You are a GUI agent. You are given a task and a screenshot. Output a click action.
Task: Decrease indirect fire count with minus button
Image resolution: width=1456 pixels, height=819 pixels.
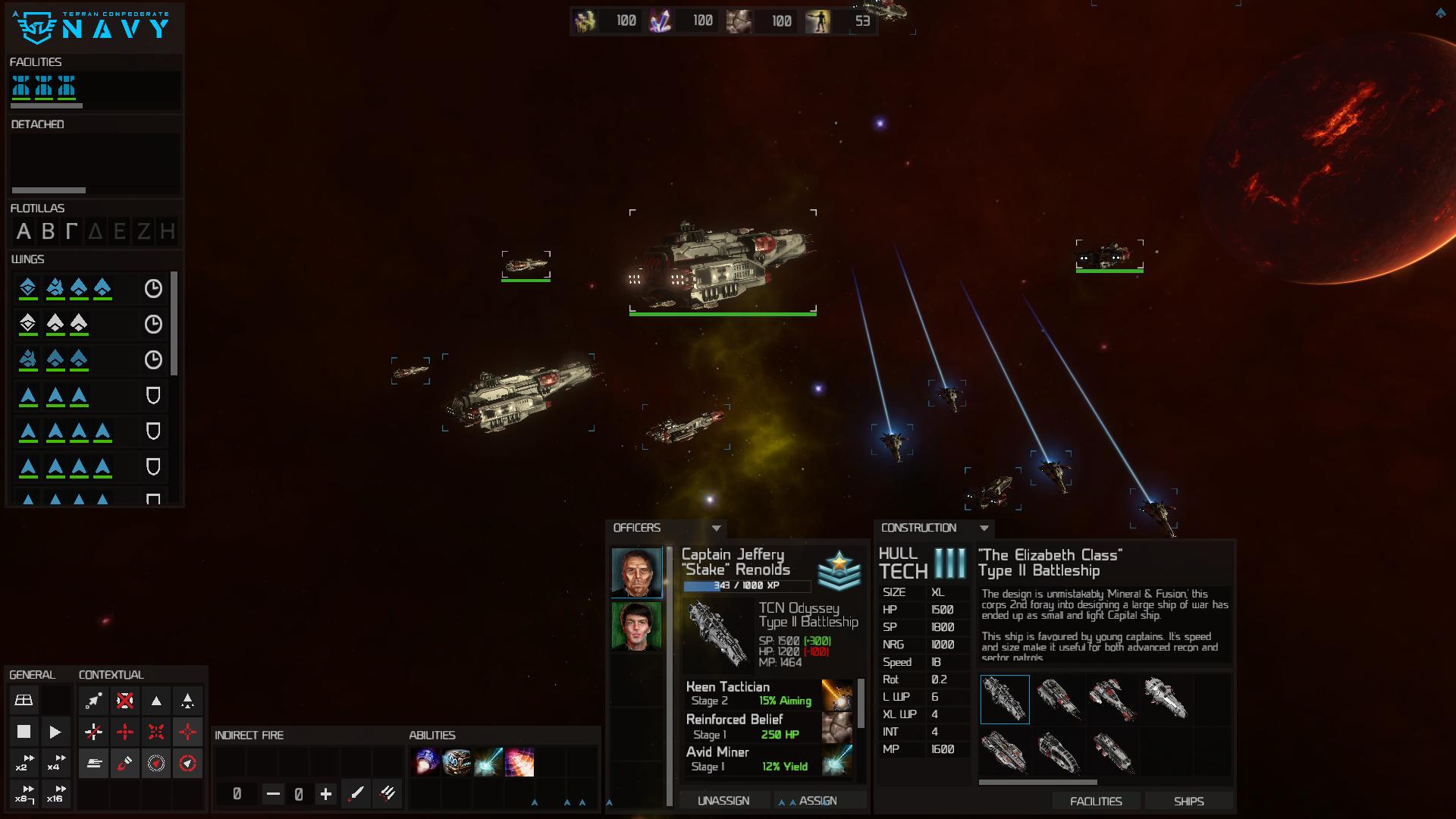click(x=273, y=794)
